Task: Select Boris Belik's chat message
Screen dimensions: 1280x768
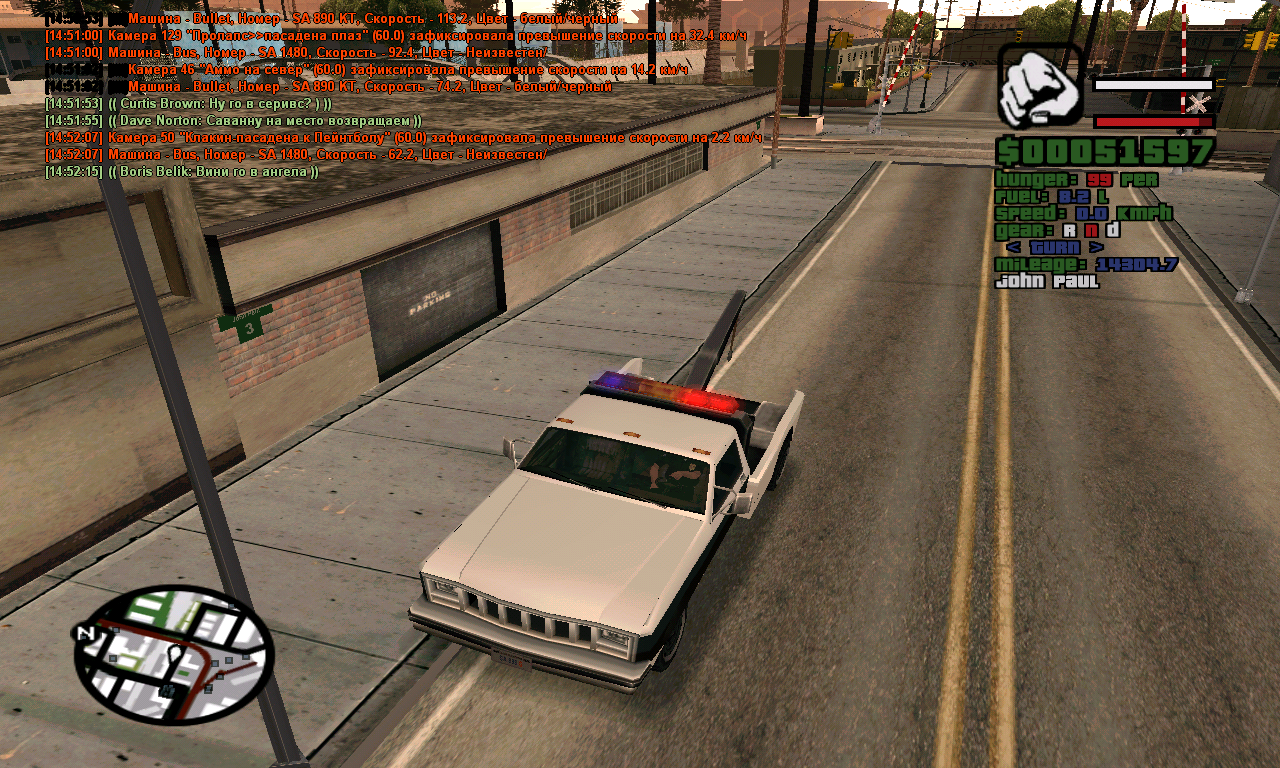Action: [x=181, y=172]
